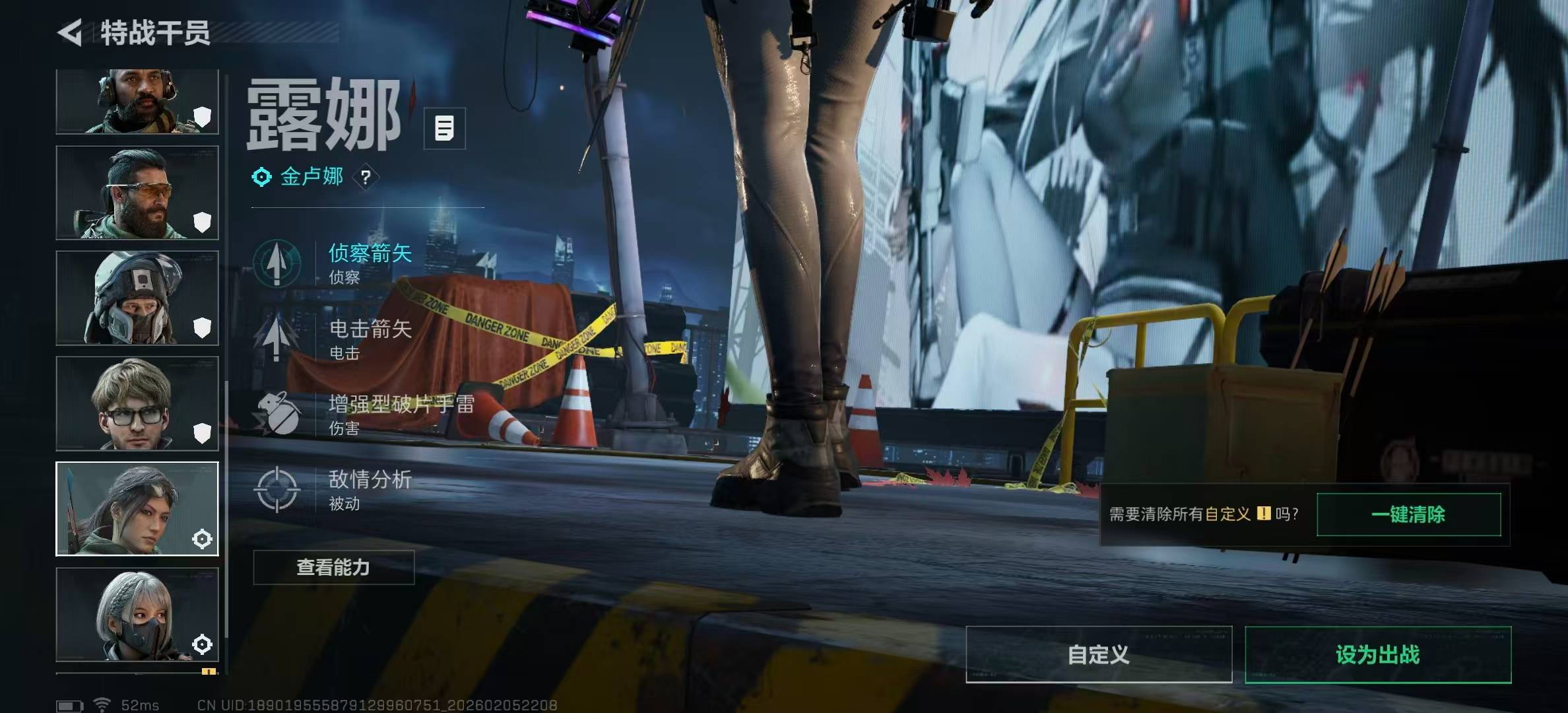The image size is (1568, 713).
Task: View the 敌情分析 passive ability
Action: click(x=370, y=489)
